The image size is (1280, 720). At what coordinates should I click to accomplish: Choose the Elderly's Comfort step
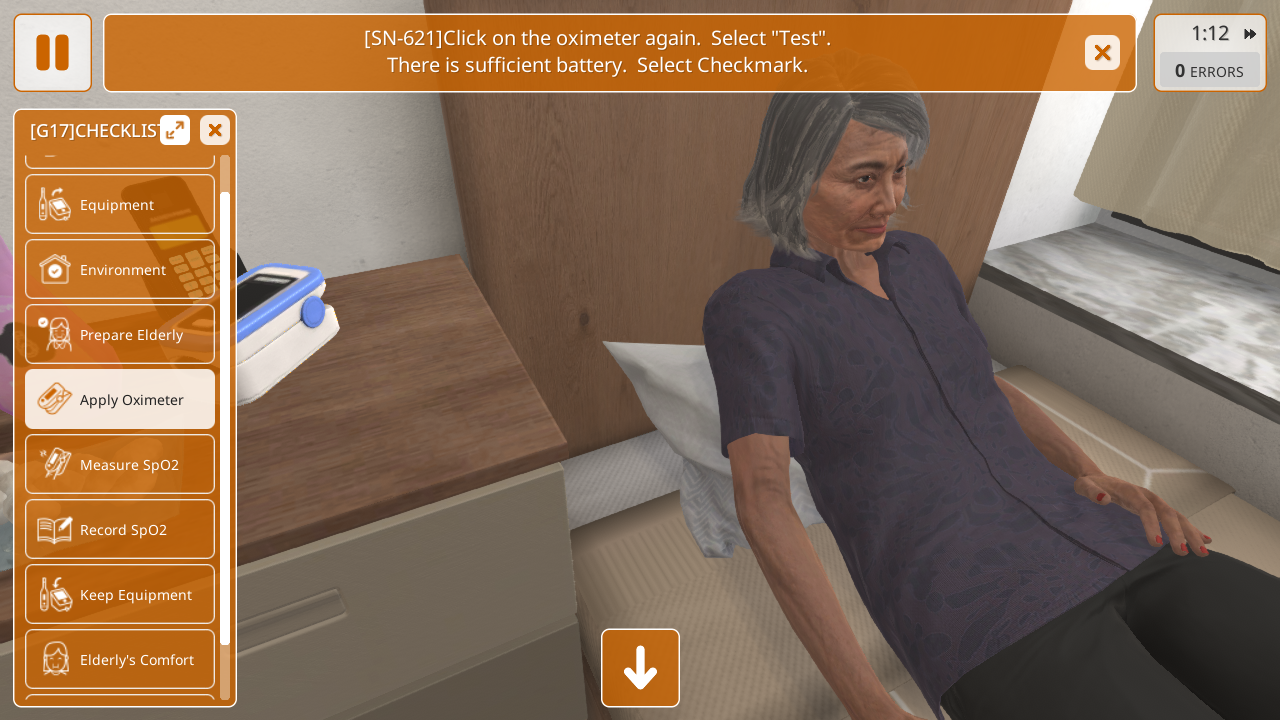click(x=120, y=659)
